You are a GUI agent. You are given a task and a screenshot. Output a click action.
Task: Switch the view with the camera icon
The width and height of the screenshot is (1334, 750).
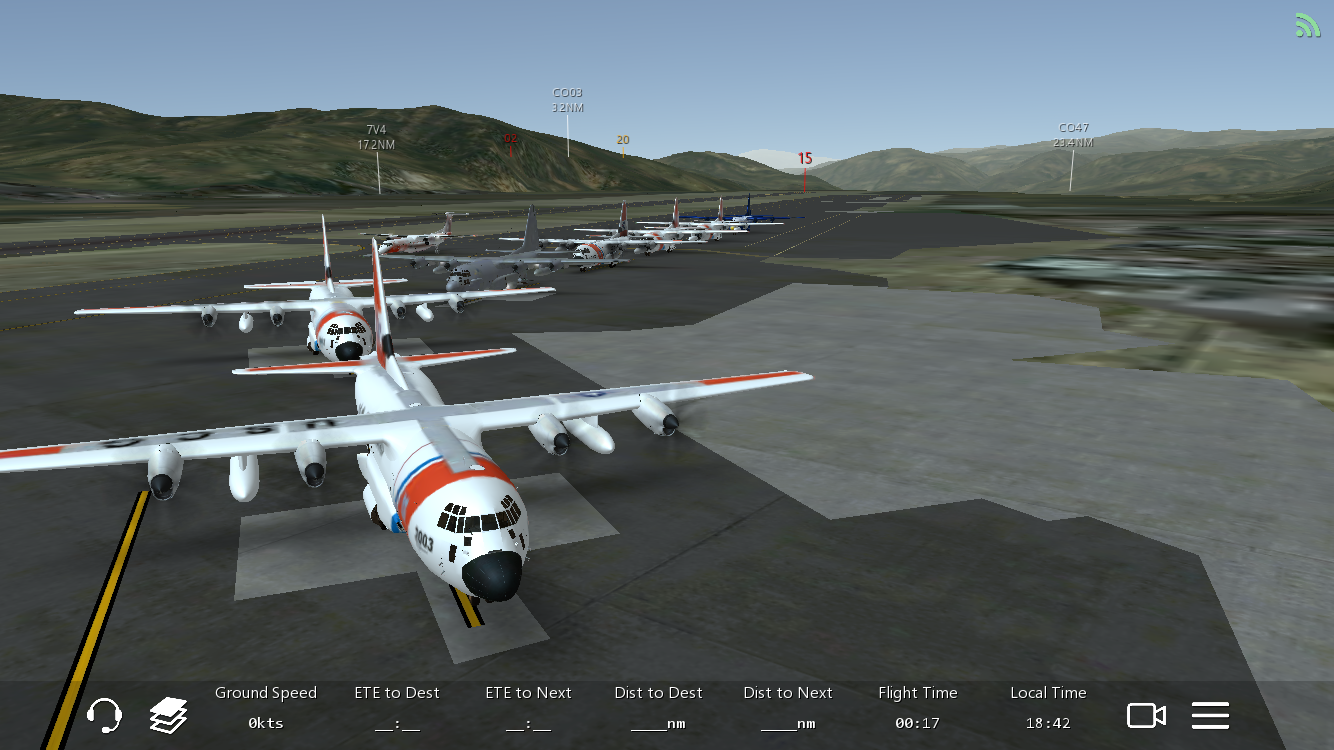[1146, 715]
